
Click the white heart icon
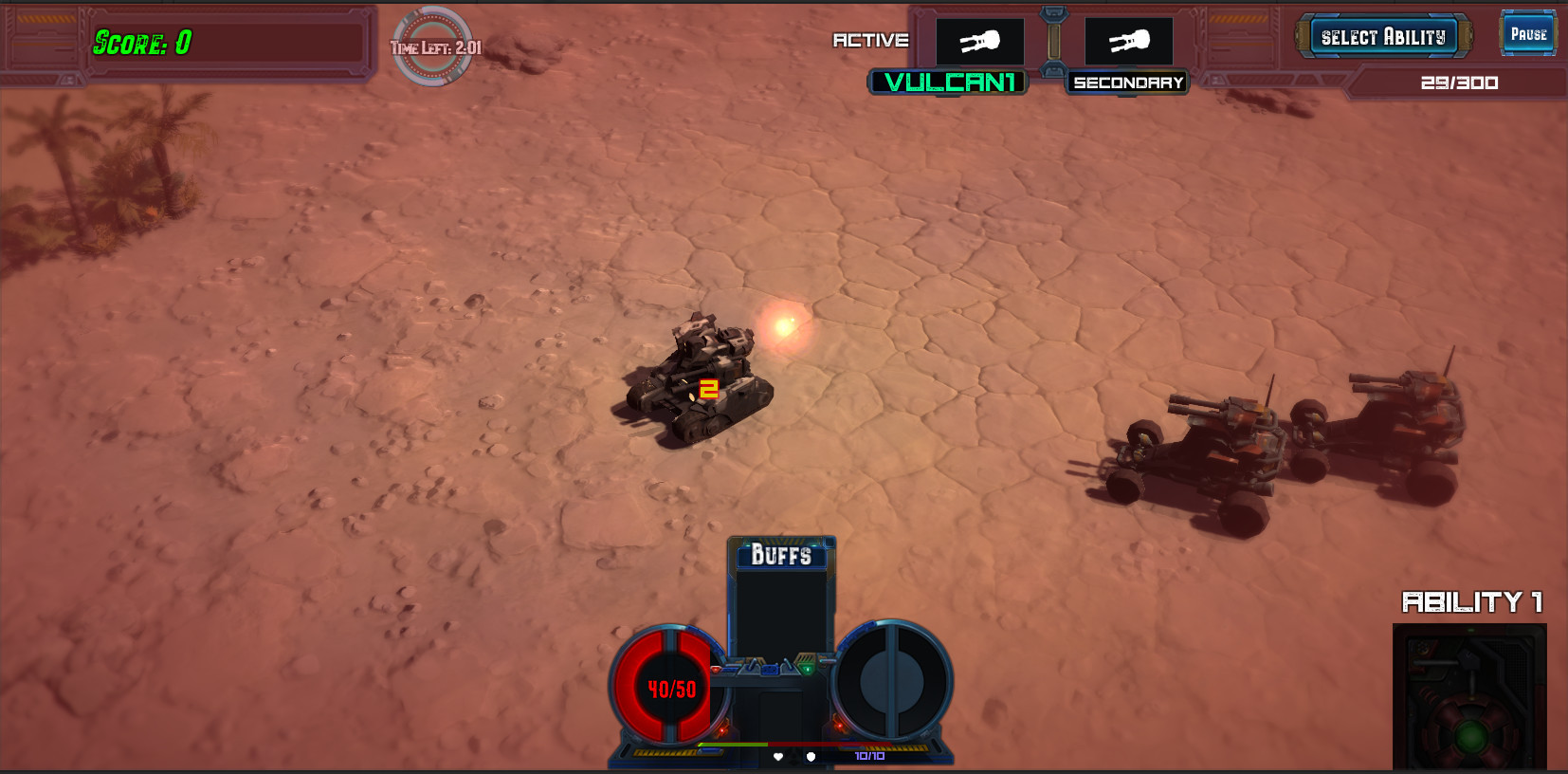pyautogui.click(x=778, y=757)
